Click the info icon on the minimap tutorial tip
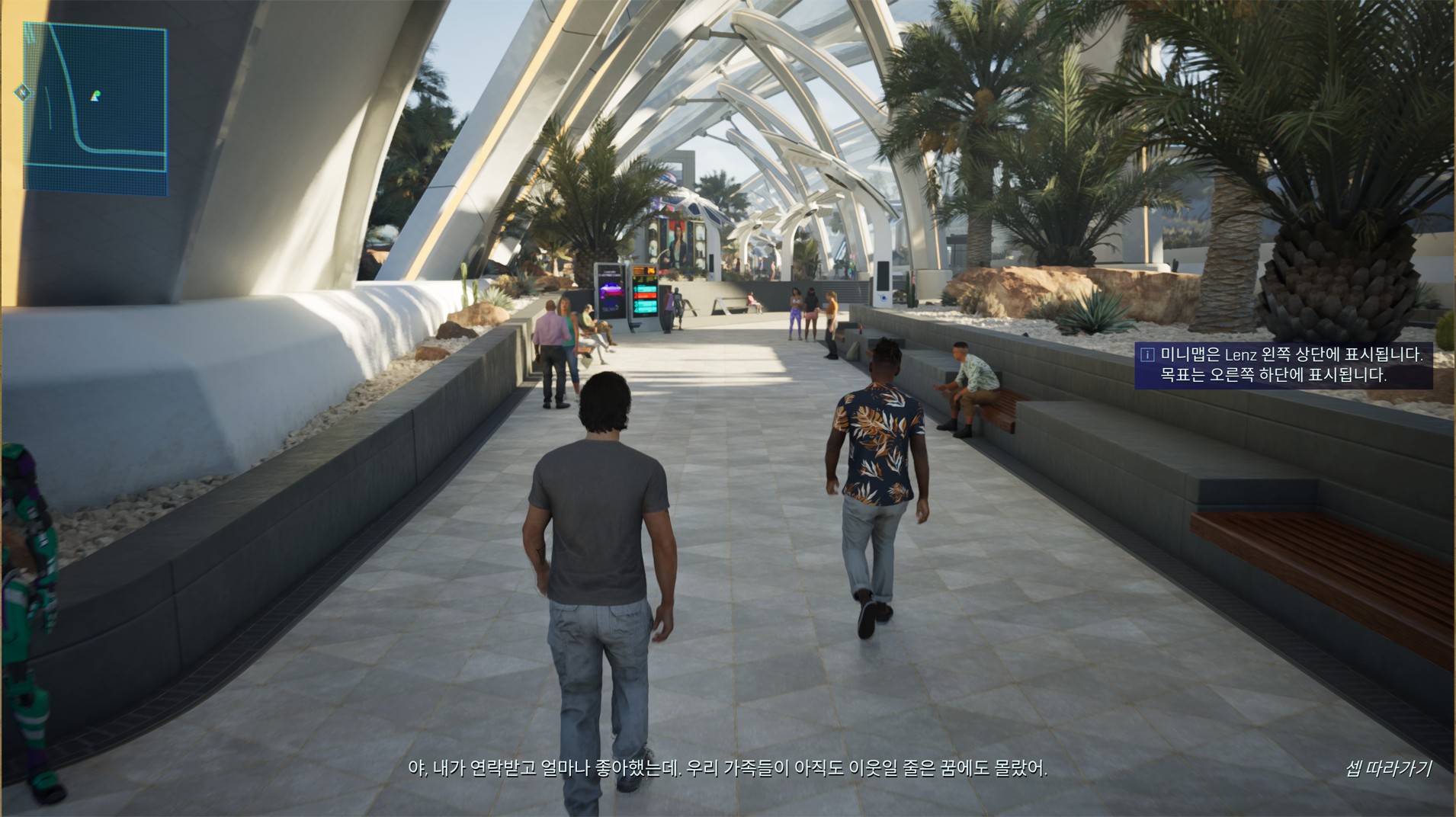This screenshot has width=1456, height=817. (x=1147, y=354)
